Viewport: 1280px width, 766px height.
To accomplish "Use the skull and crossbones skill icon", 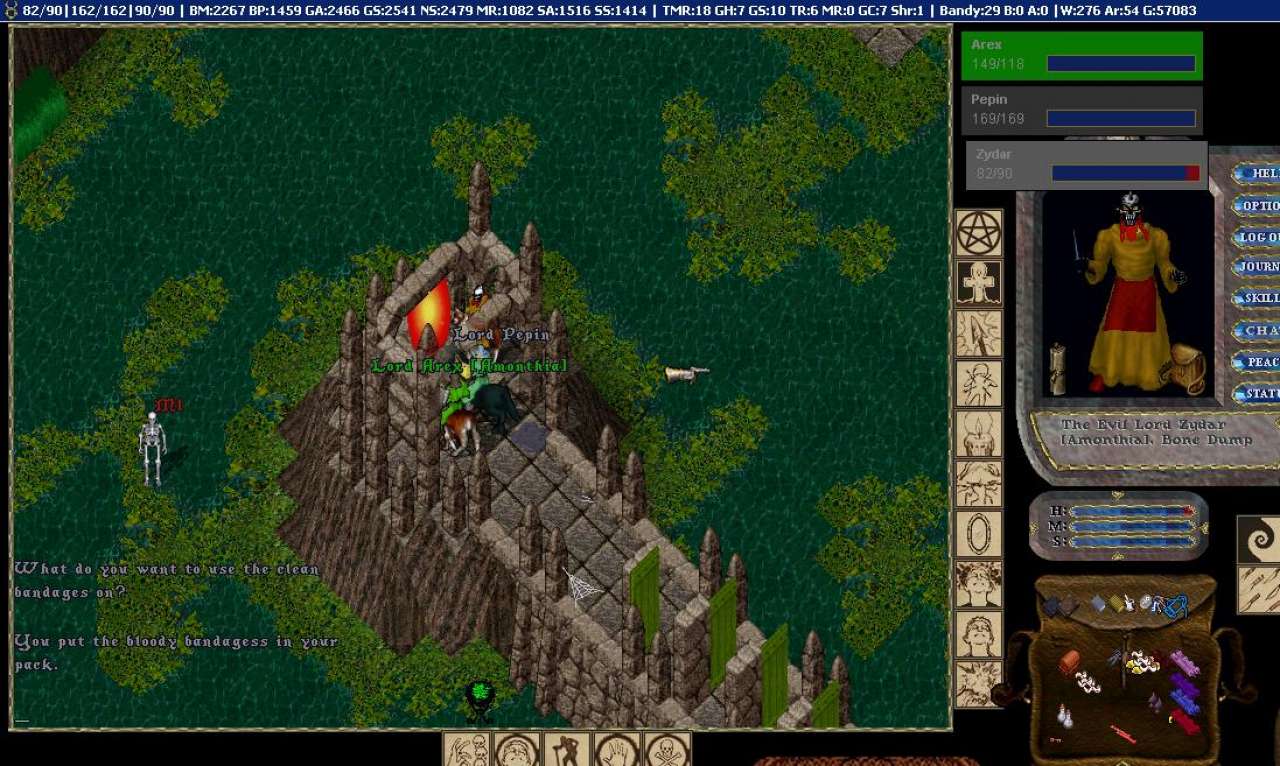I will 667,749.
